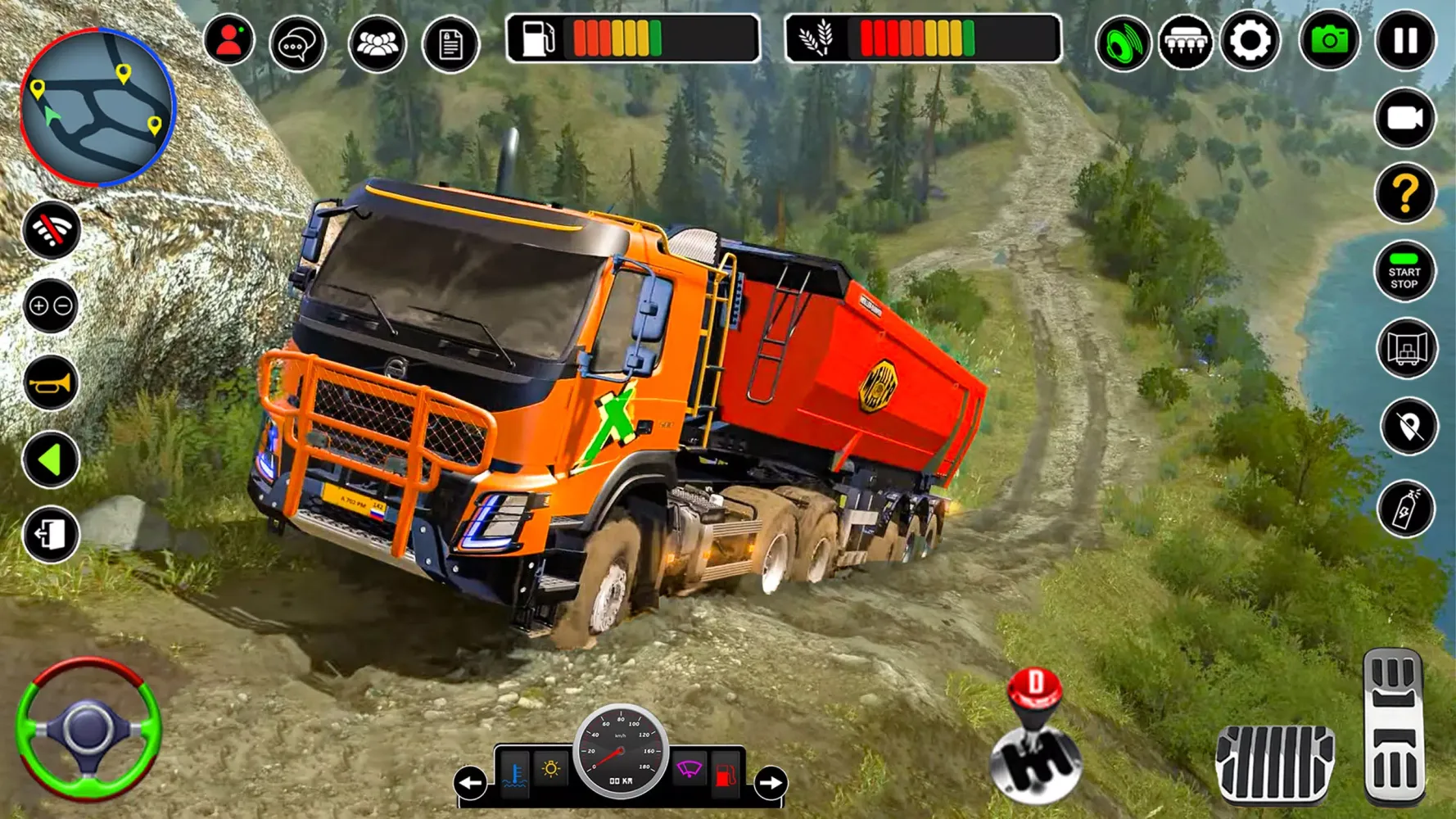Take a screenshot with the green camera icon

click(1328, 38)
